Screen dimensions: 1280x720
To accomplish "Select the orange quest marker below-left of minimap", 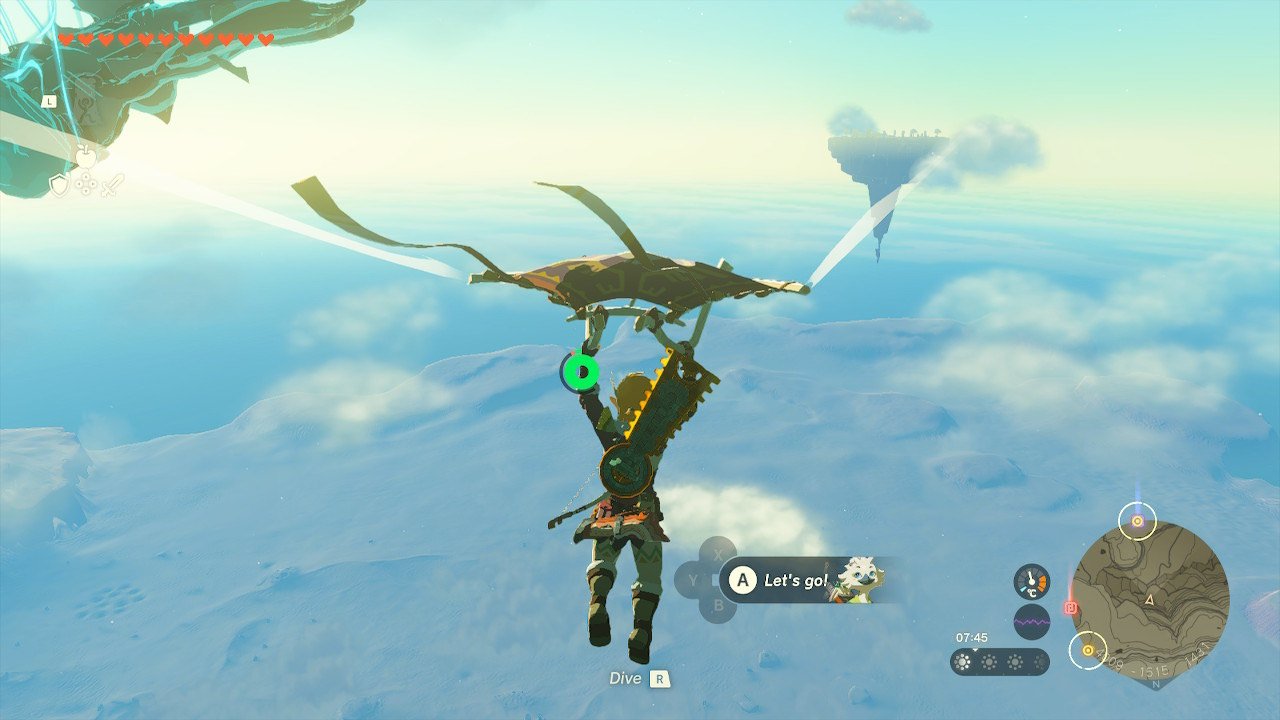I will 1087,650.
